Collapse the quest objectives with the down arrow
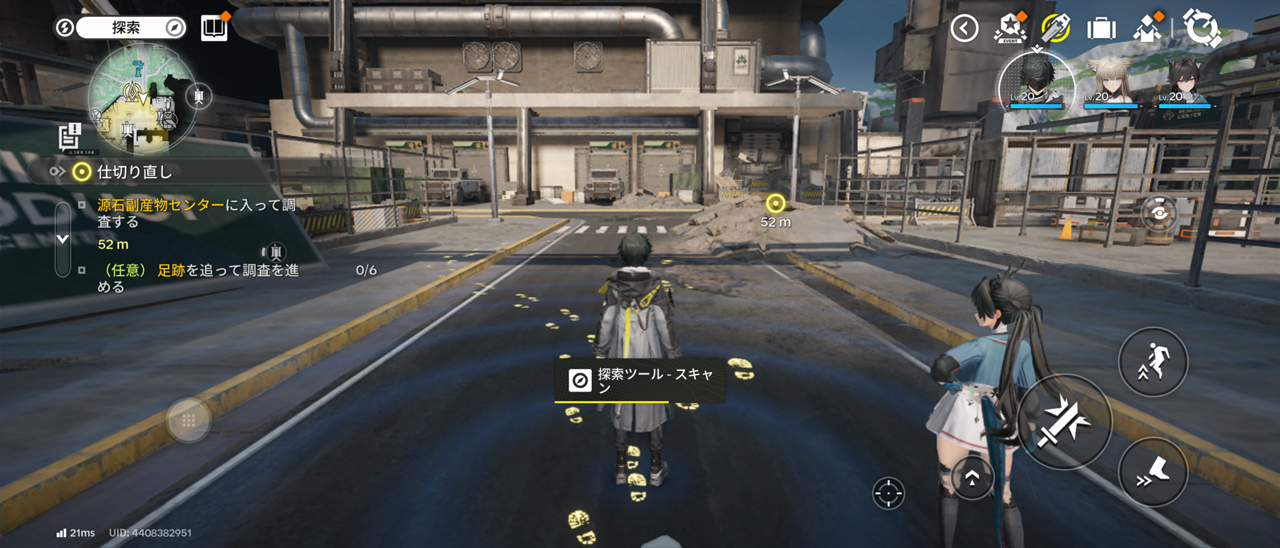1280x548 pixels. pyautogui.click(x=62, y=239)
